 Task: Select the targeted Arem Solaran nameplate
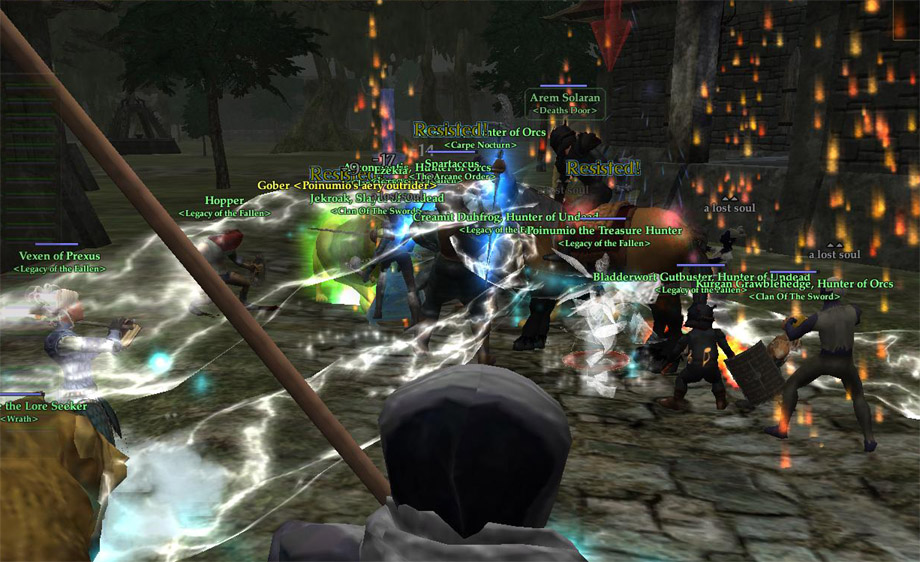click(x=565, y=99)
